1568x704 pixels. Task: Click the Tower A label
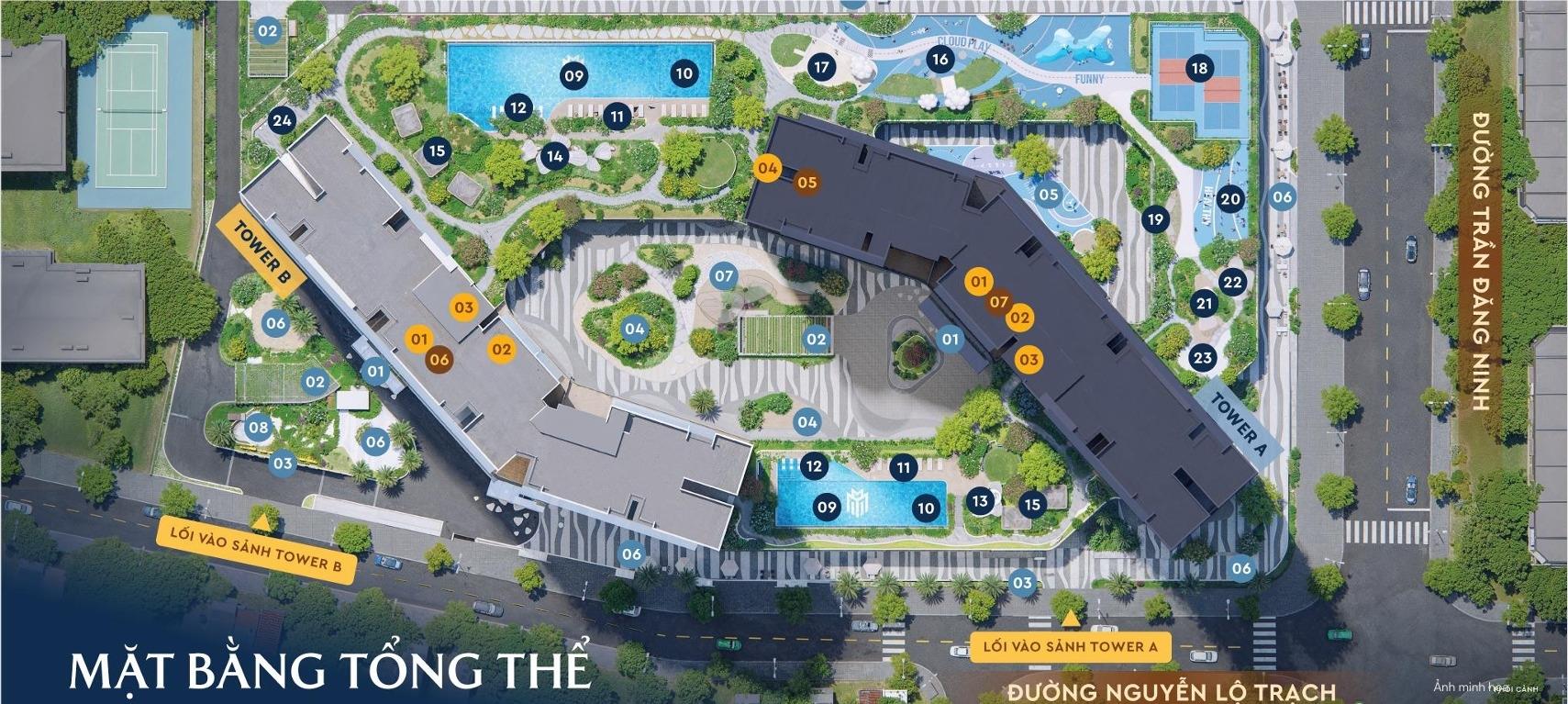pos(1239,423)
